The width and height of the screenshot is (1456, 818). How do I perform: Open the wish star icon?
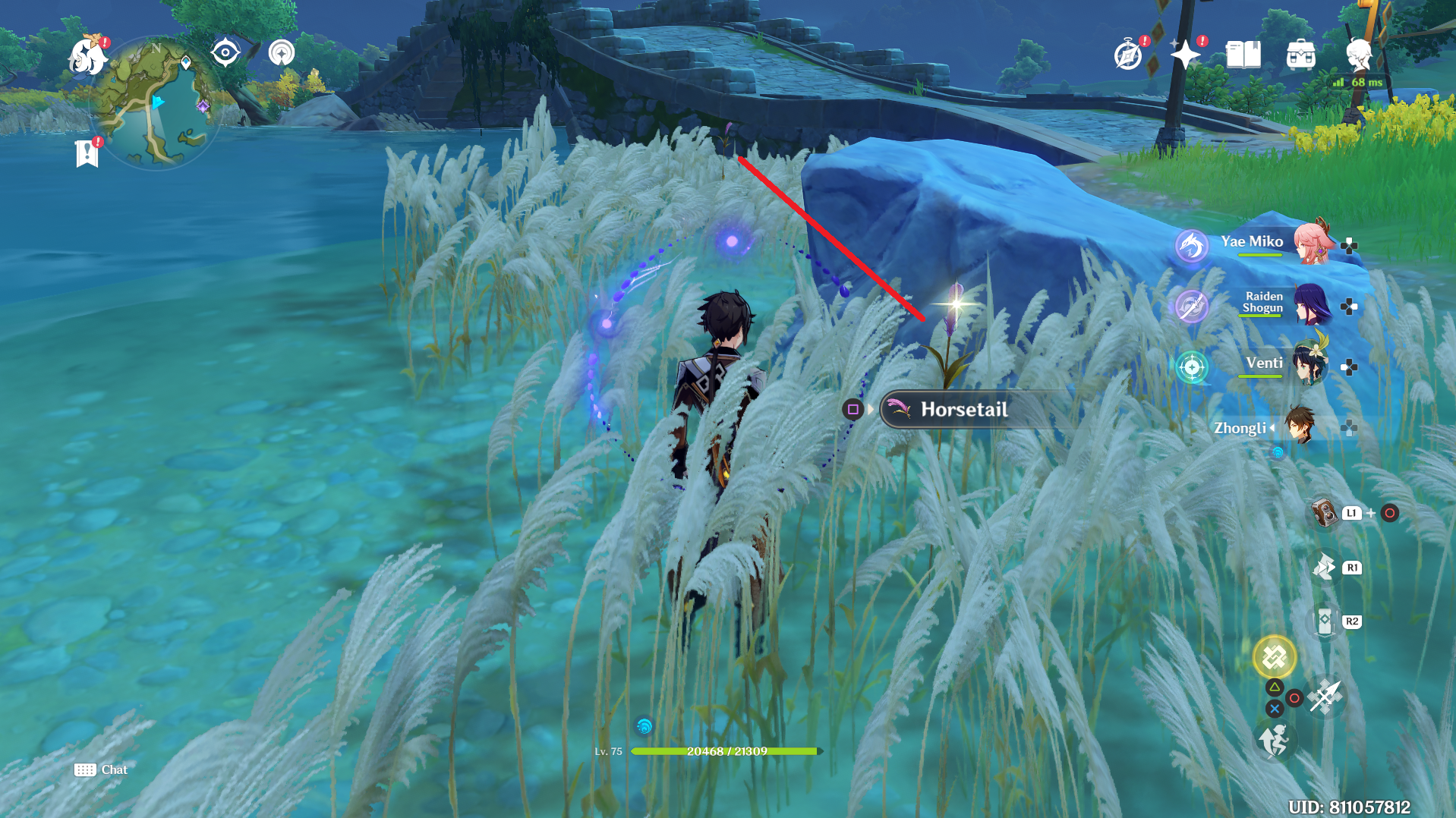(1185, 55)
